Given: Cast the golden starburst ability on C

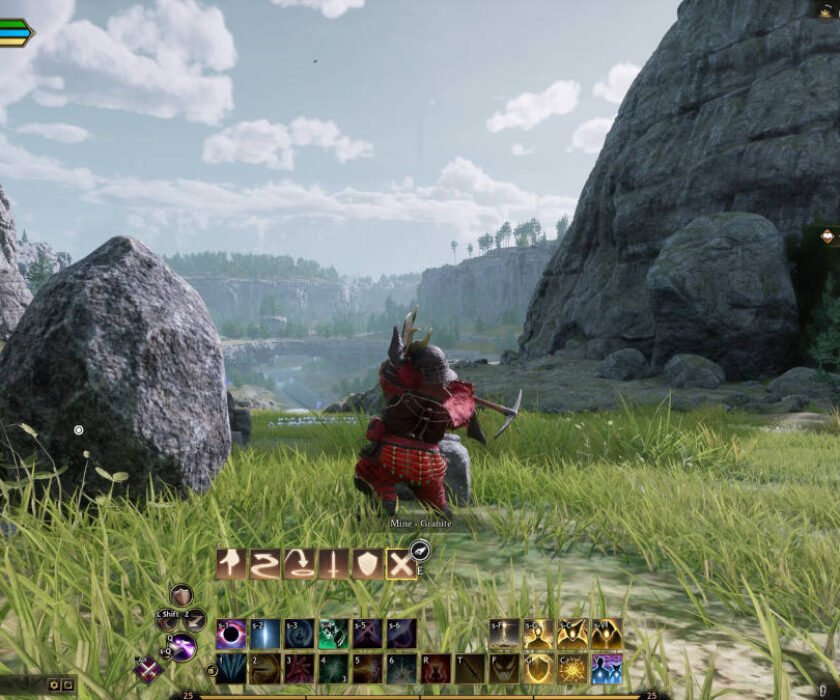Looking at the screenshot, I should point(572,668).
